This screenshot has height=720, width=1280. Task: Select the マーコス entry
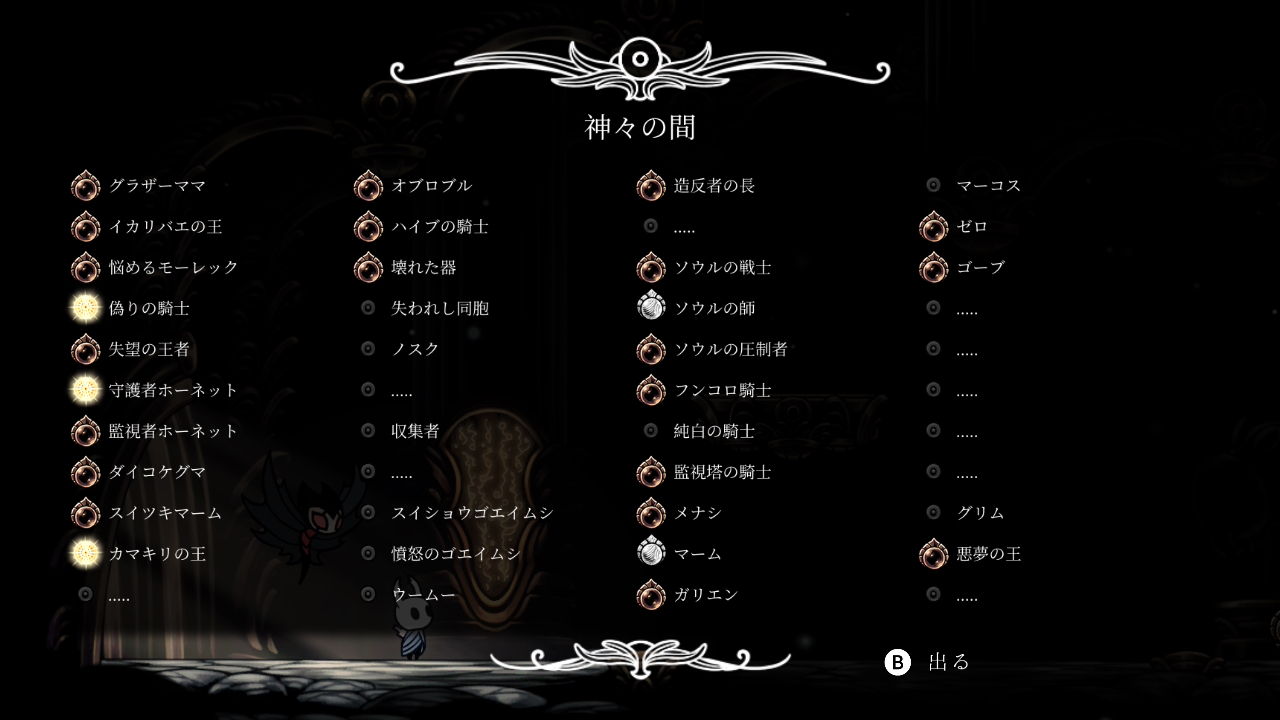coord(988,186)
